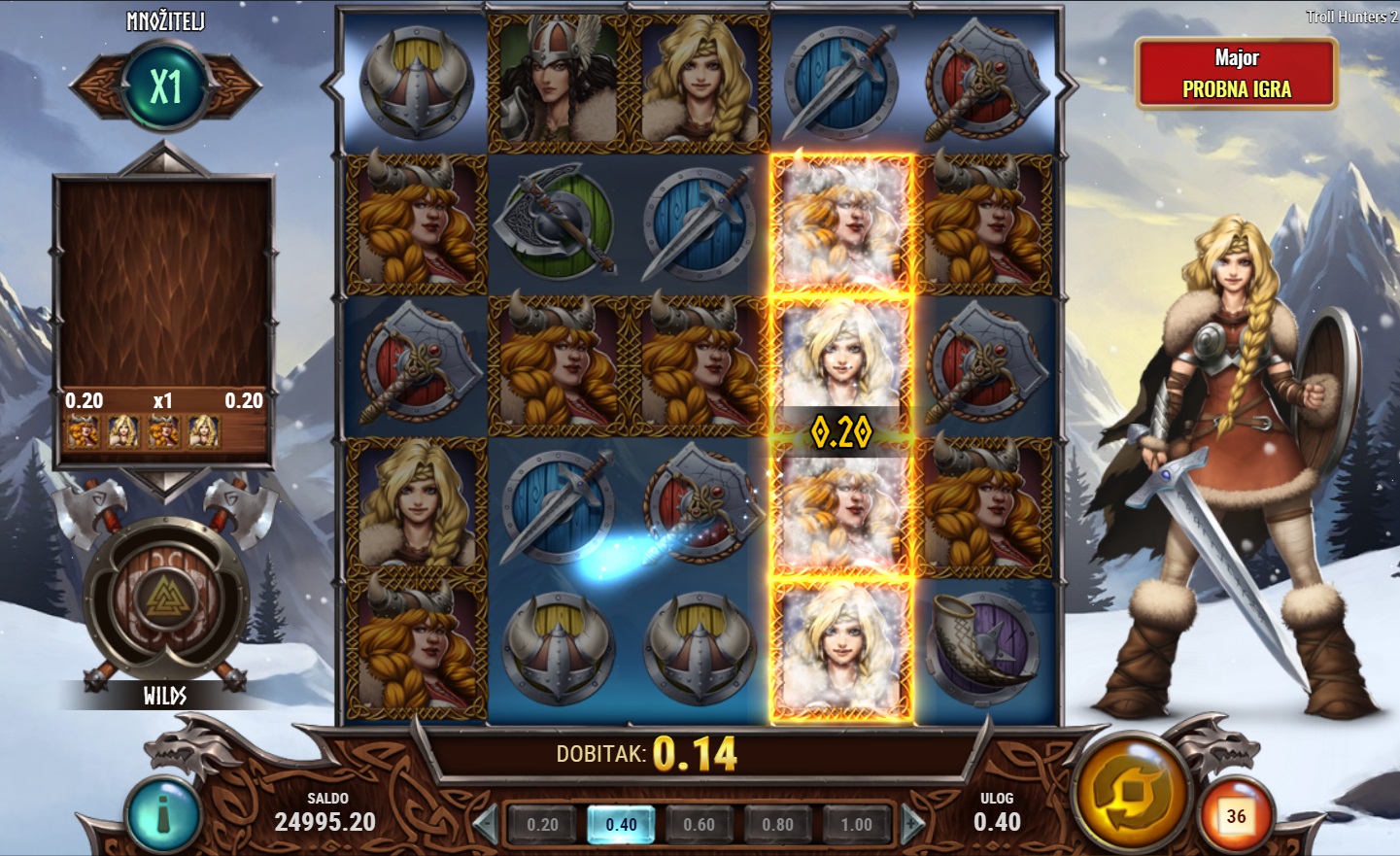Pick the 0.80 bet option

[777, 825]
